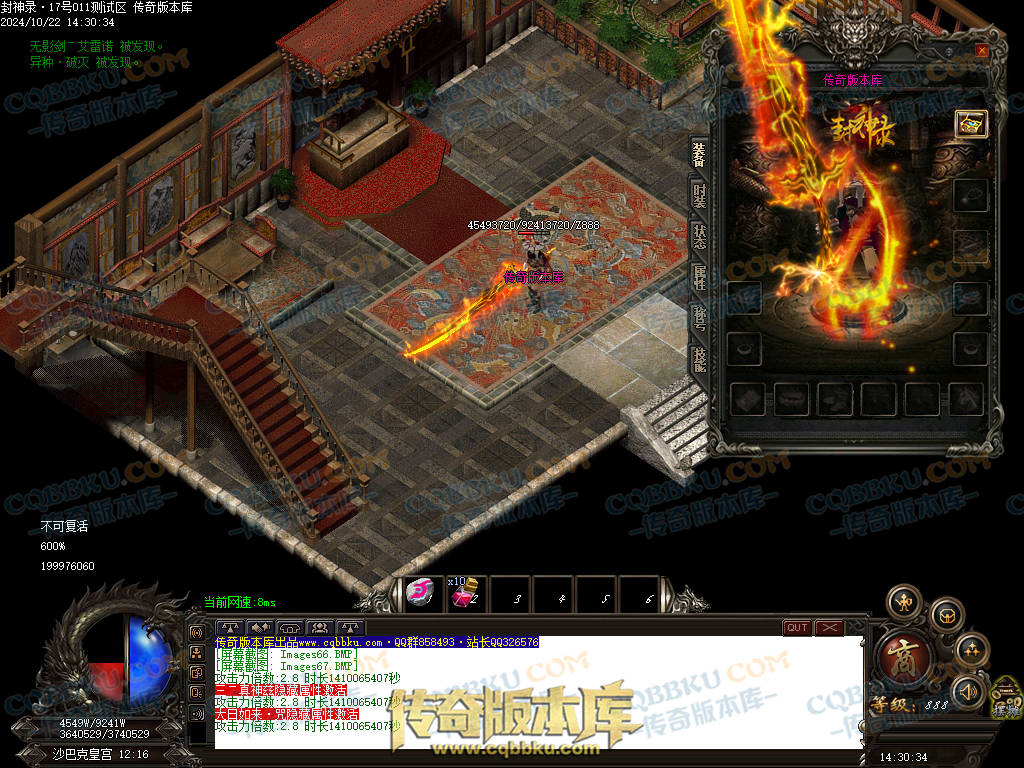Select the 技能 skills tab
This screenshot has width=1024, height=768.
[x=699, y=360]
